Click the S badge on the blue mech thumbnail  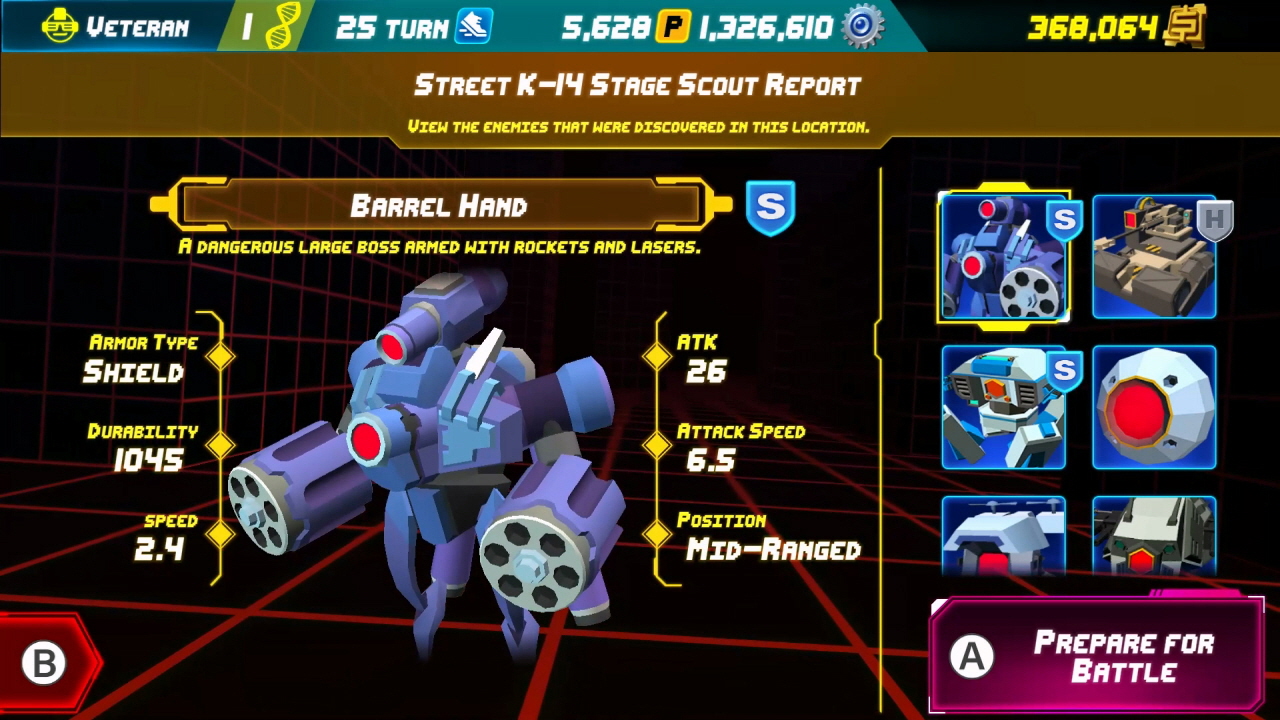1064,372
